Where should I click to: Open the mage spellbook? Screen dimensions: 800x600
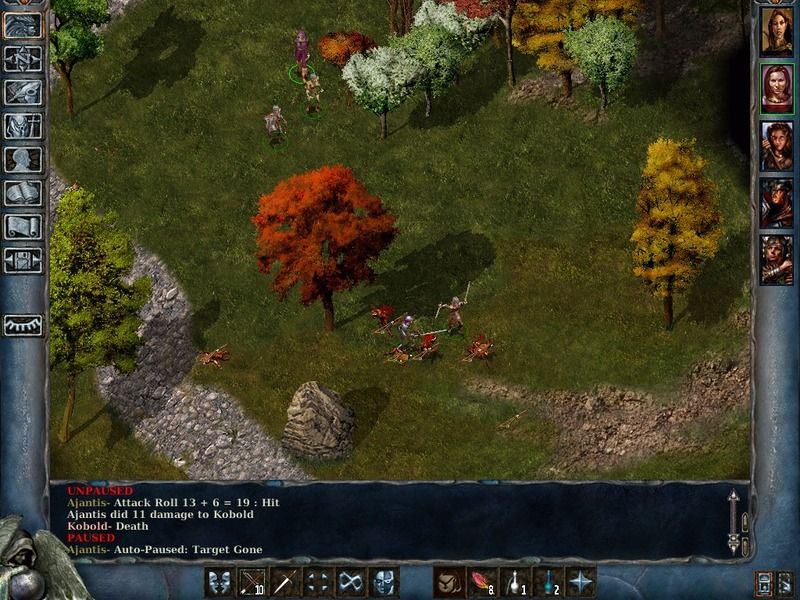coord(22,193)
